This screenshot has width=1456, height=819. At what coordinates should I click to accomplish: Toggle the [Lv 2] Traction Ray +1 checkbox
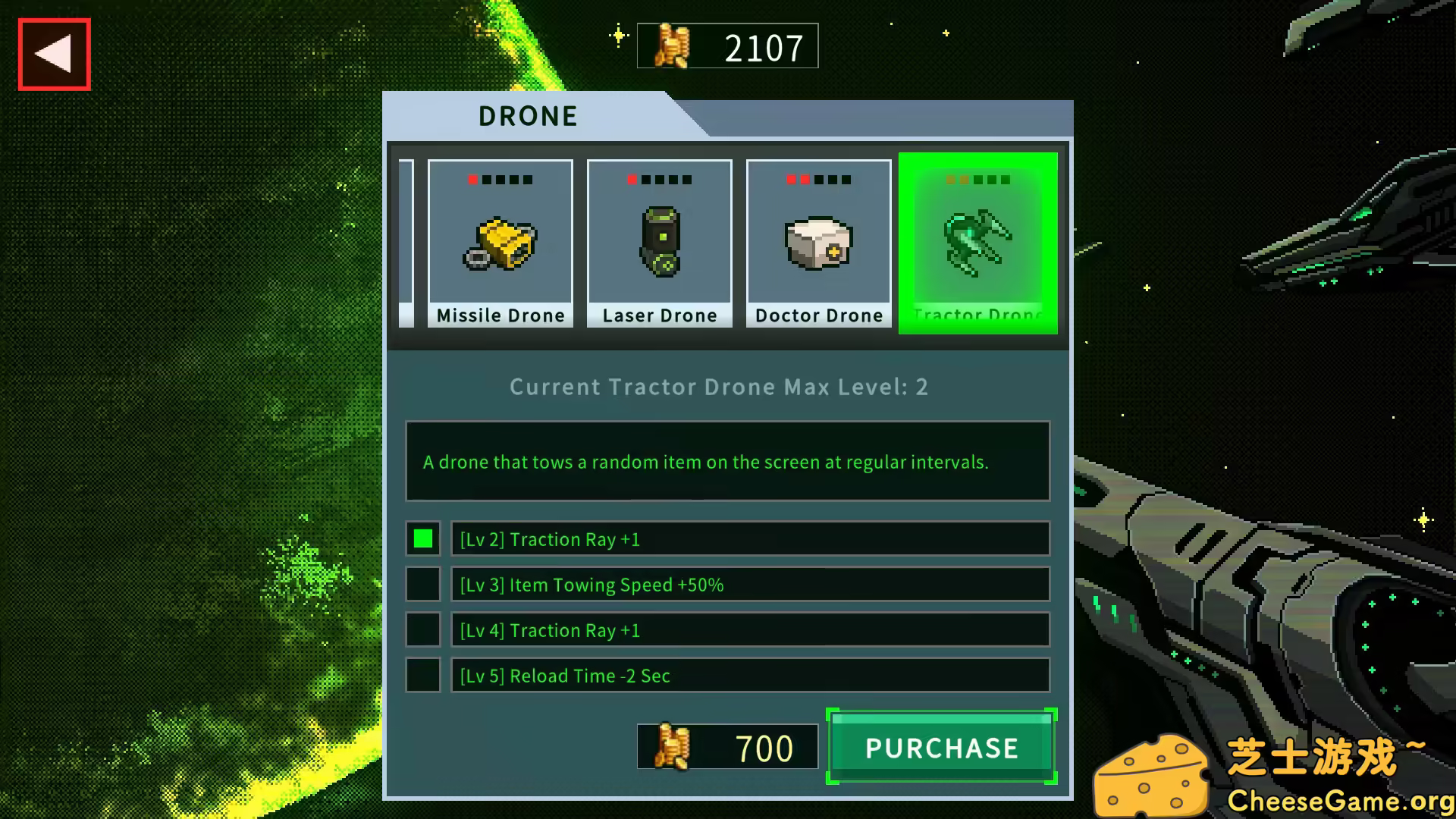click(x=423, y=539)
